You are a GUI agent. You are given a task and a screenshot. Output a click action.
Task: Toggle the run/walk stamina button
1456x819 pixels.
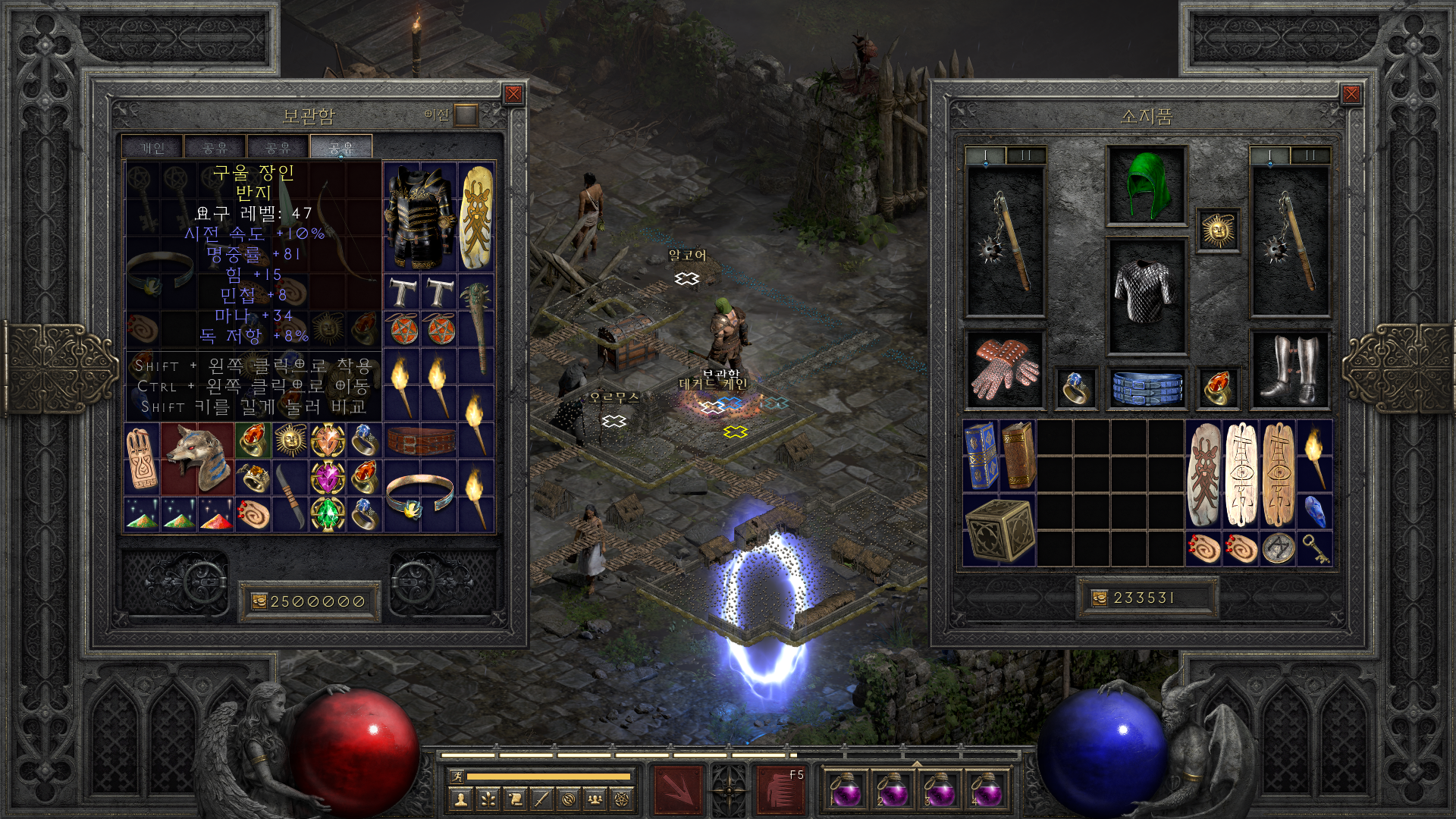click(457, 776)
